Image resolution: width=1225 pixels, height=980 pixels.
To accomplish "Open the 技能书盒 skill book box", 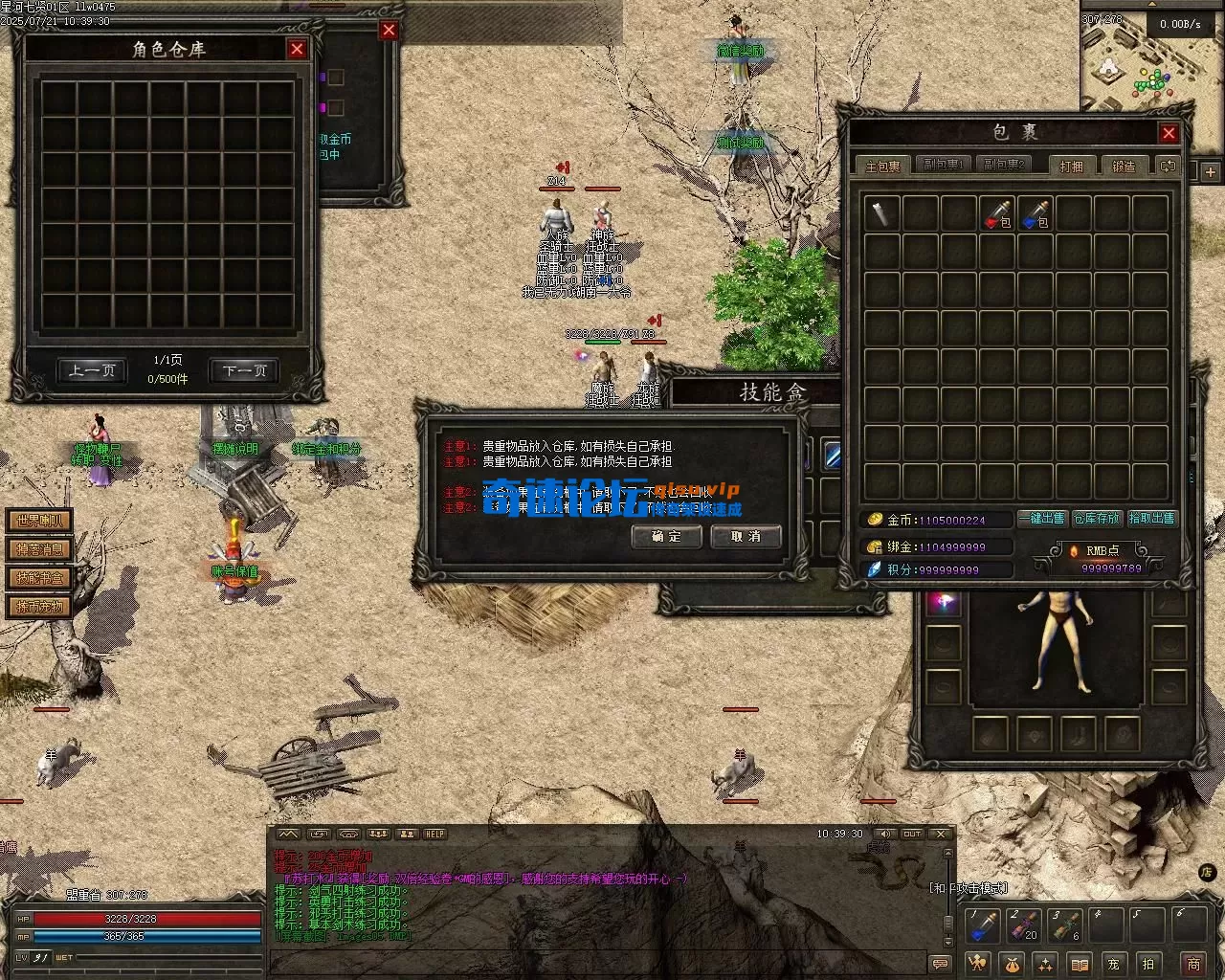I will coord(39,578).
